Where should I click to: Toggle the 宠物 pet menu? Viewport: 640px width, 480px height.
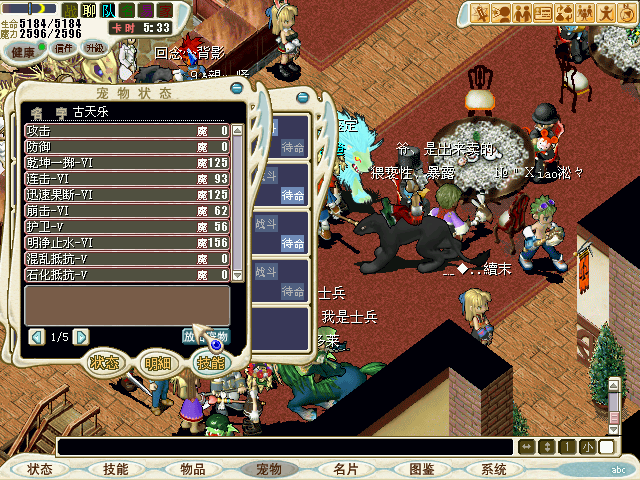(x=269, y=469)
